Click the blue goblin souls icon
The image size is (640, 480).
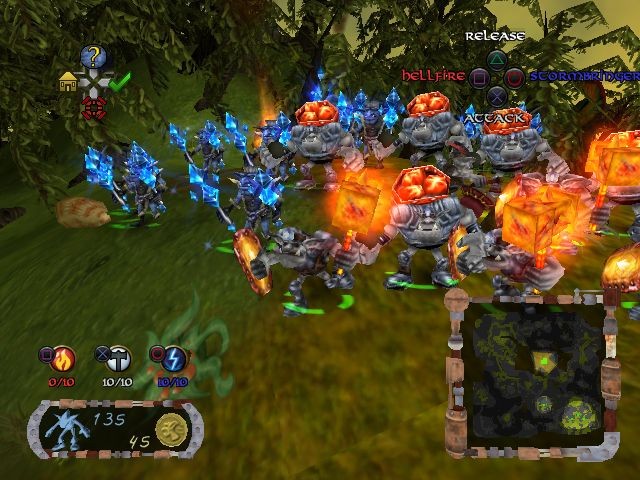pyautogui.click(x=73, y=431)
